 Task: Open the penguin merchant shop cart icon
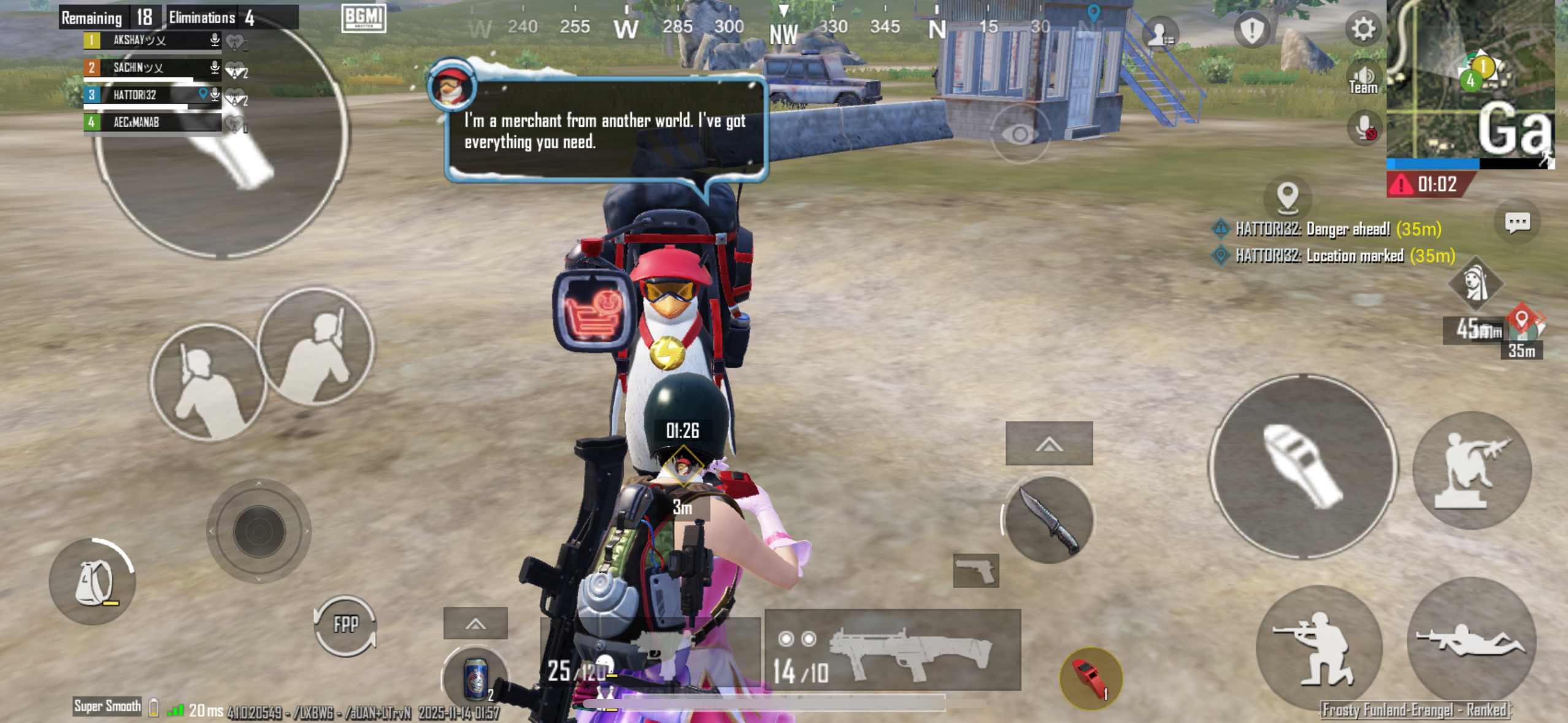coord(593,312)
